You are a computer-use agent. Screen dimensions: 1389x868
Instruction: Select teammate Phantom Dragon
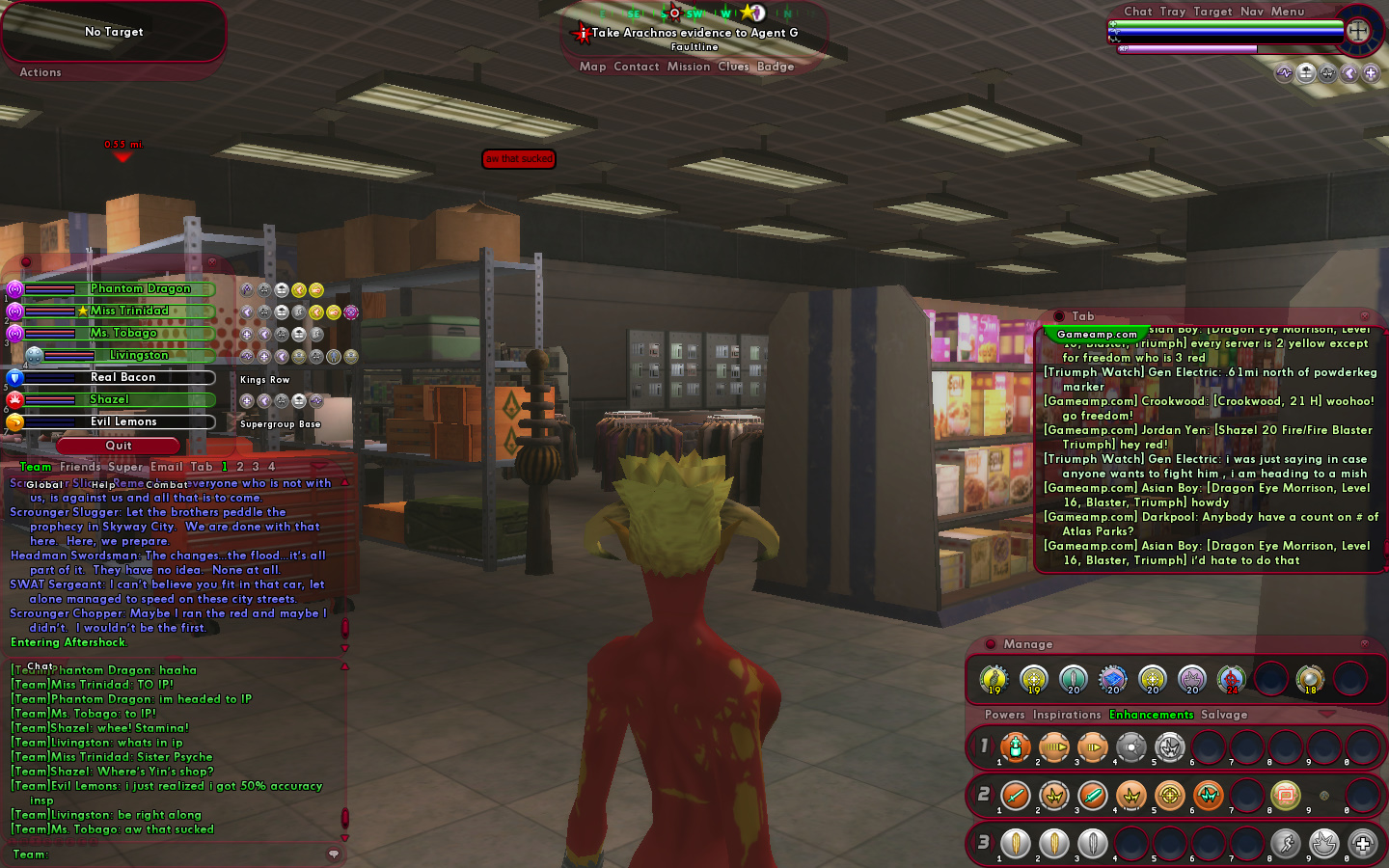click(x=140, y=288)
